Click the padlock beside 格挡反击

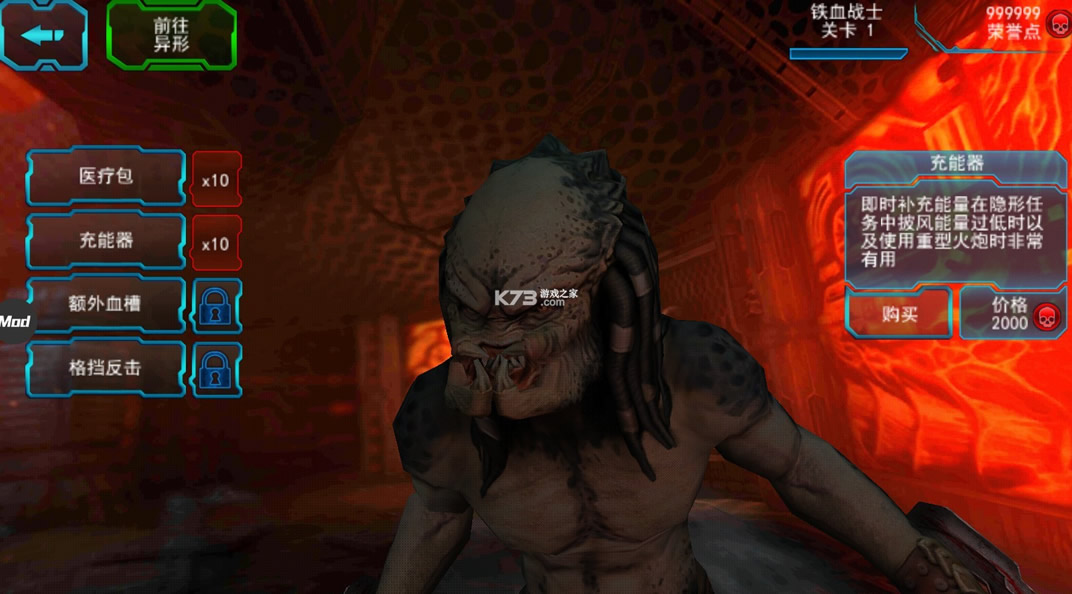point(216,370)
